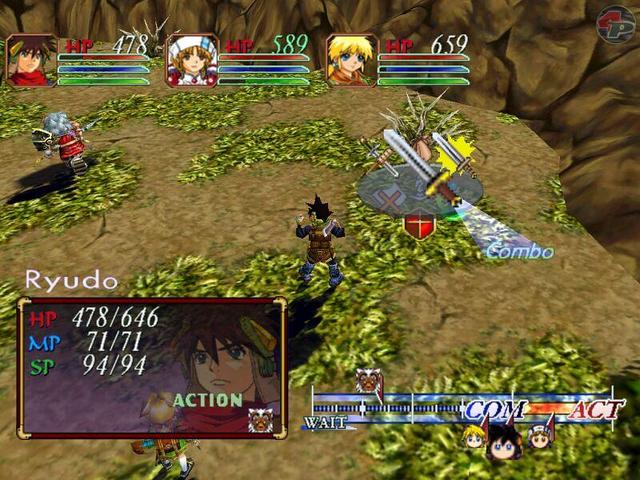Viewport: 640px width, 480px height.
Task: Select Ryudo's portrait in the party bar
Action: pyautogui.click(x=32, y=60)
